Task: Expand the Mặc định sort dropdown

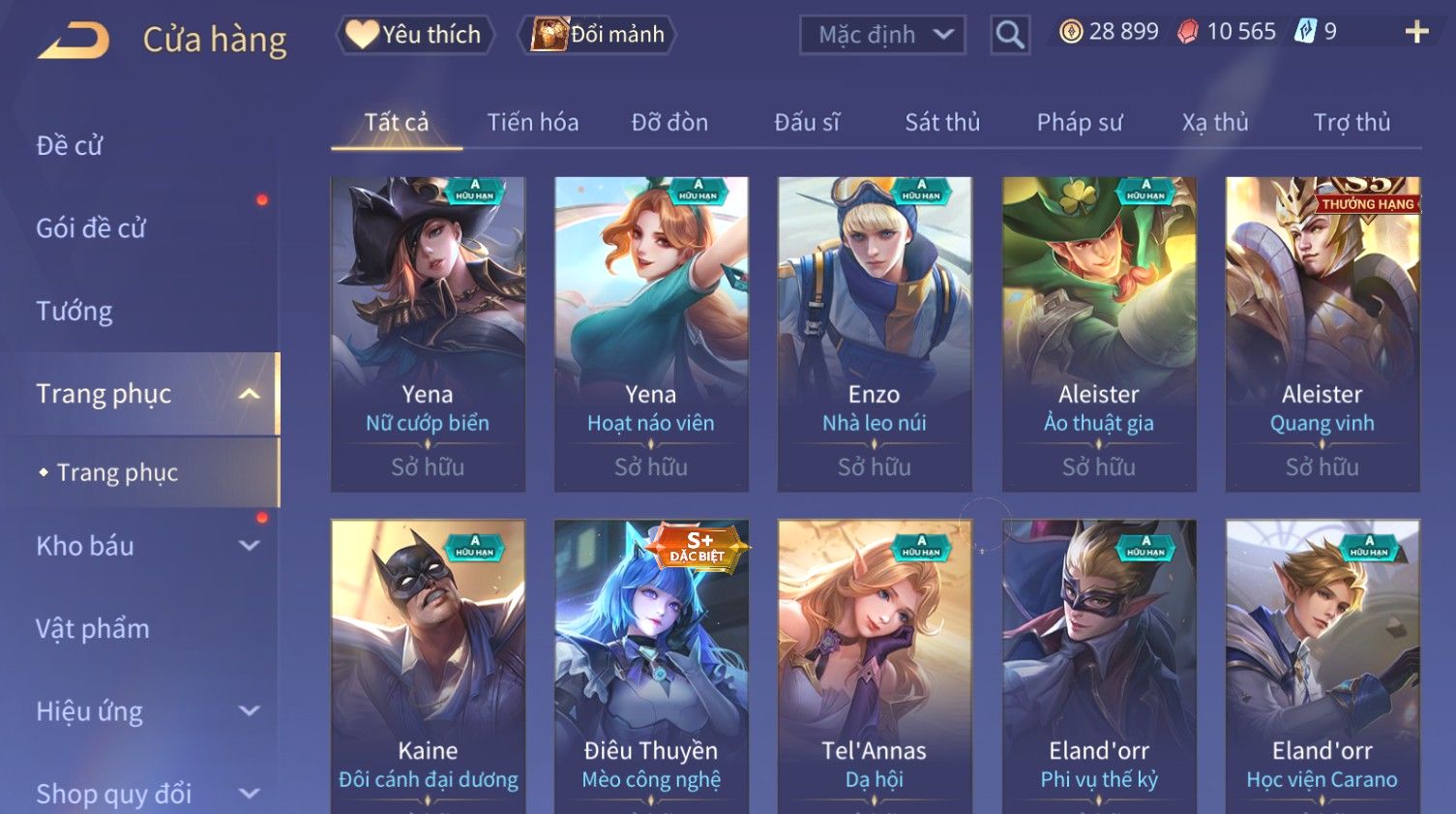Action: (x=882, y=35)
